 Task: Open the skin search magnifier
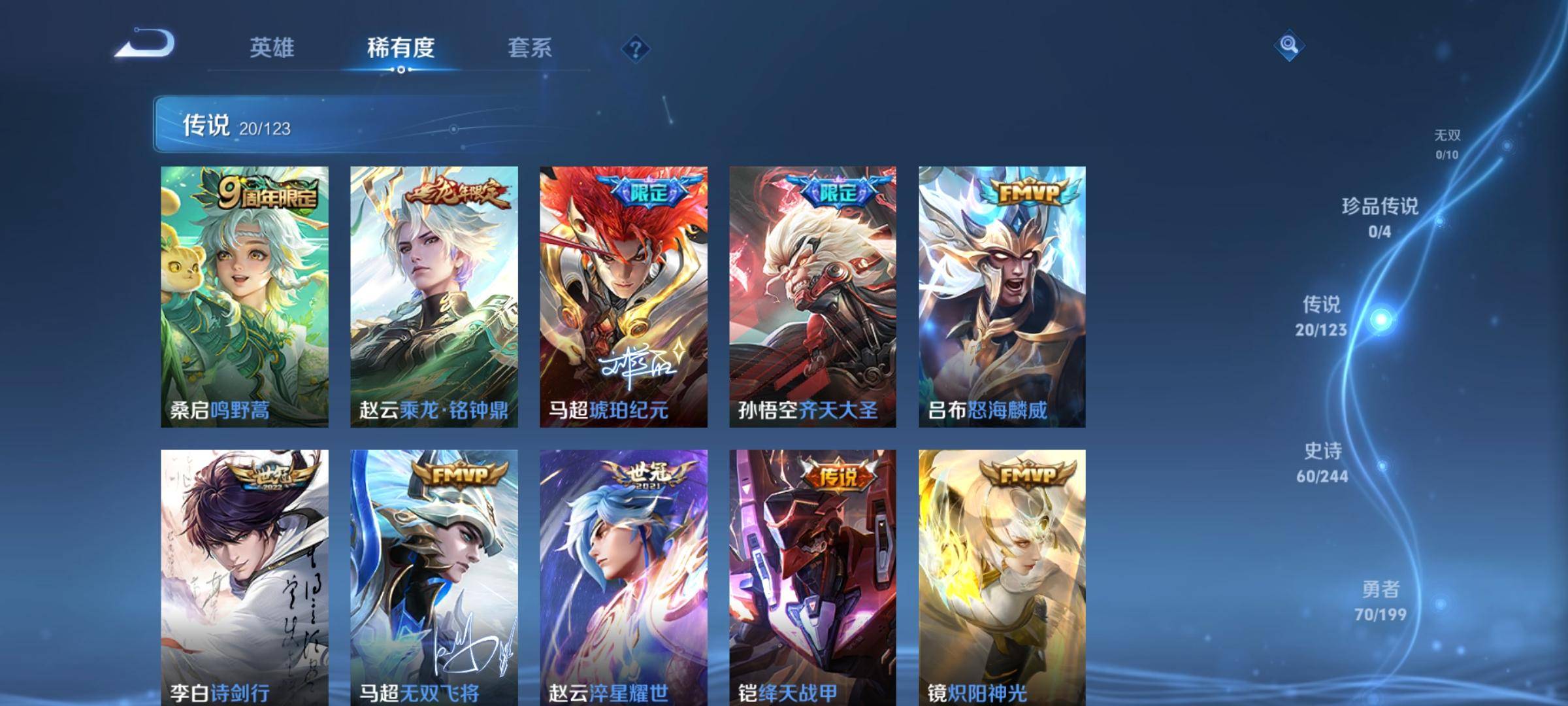pos(1288,45)
